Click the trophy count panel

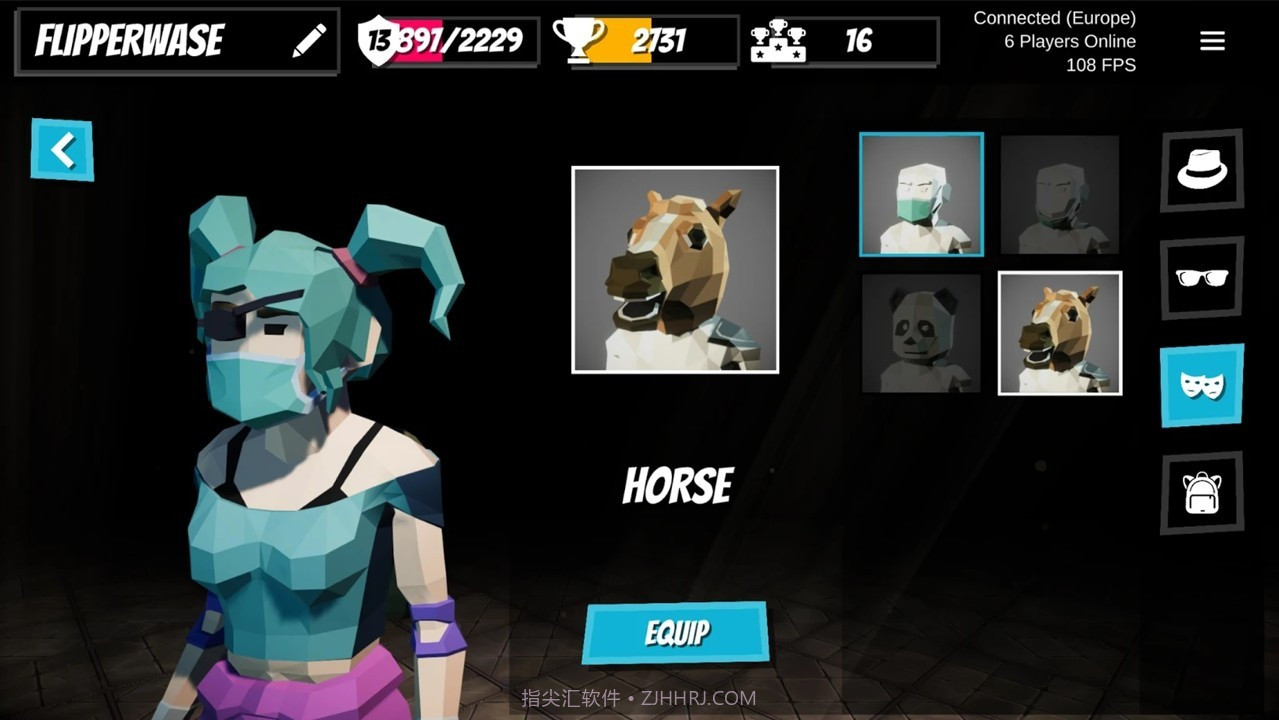click(643, 41)
